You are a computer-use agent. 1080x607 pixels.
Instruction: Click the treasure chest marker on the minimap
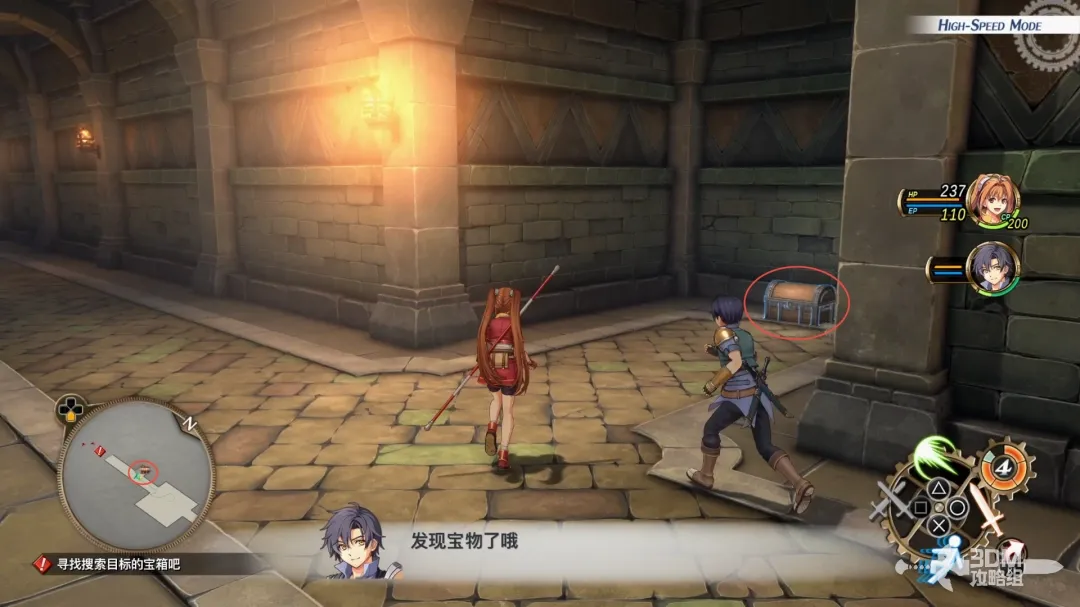coord(146,470)
